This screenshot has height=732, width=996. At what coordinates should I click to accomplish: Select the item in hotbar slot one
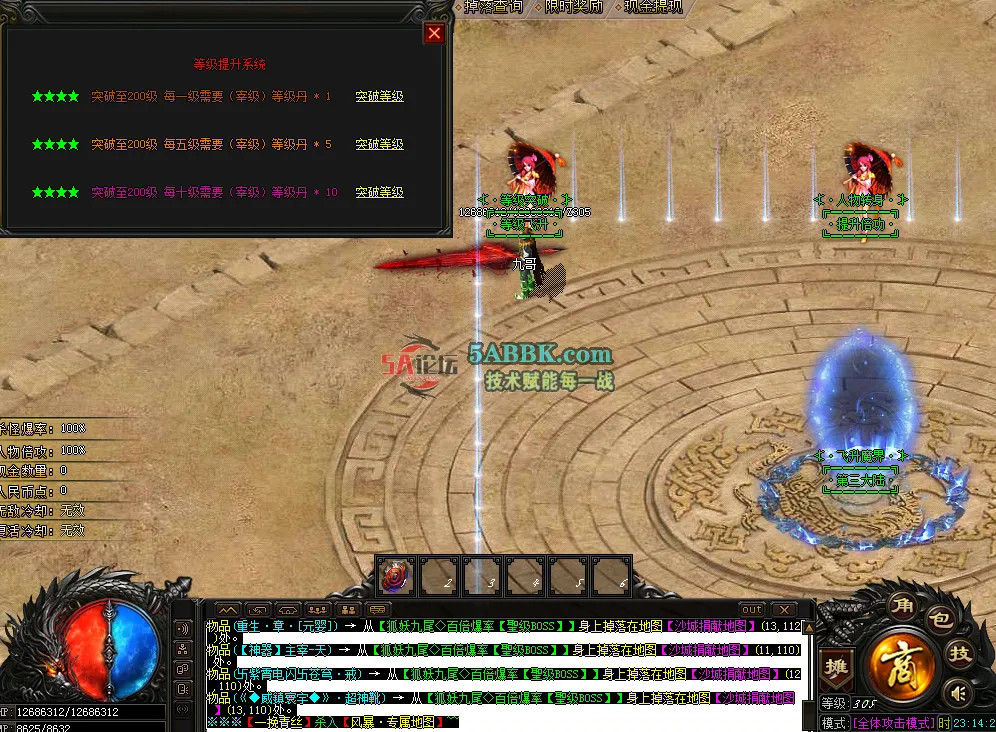coord(396,577)
